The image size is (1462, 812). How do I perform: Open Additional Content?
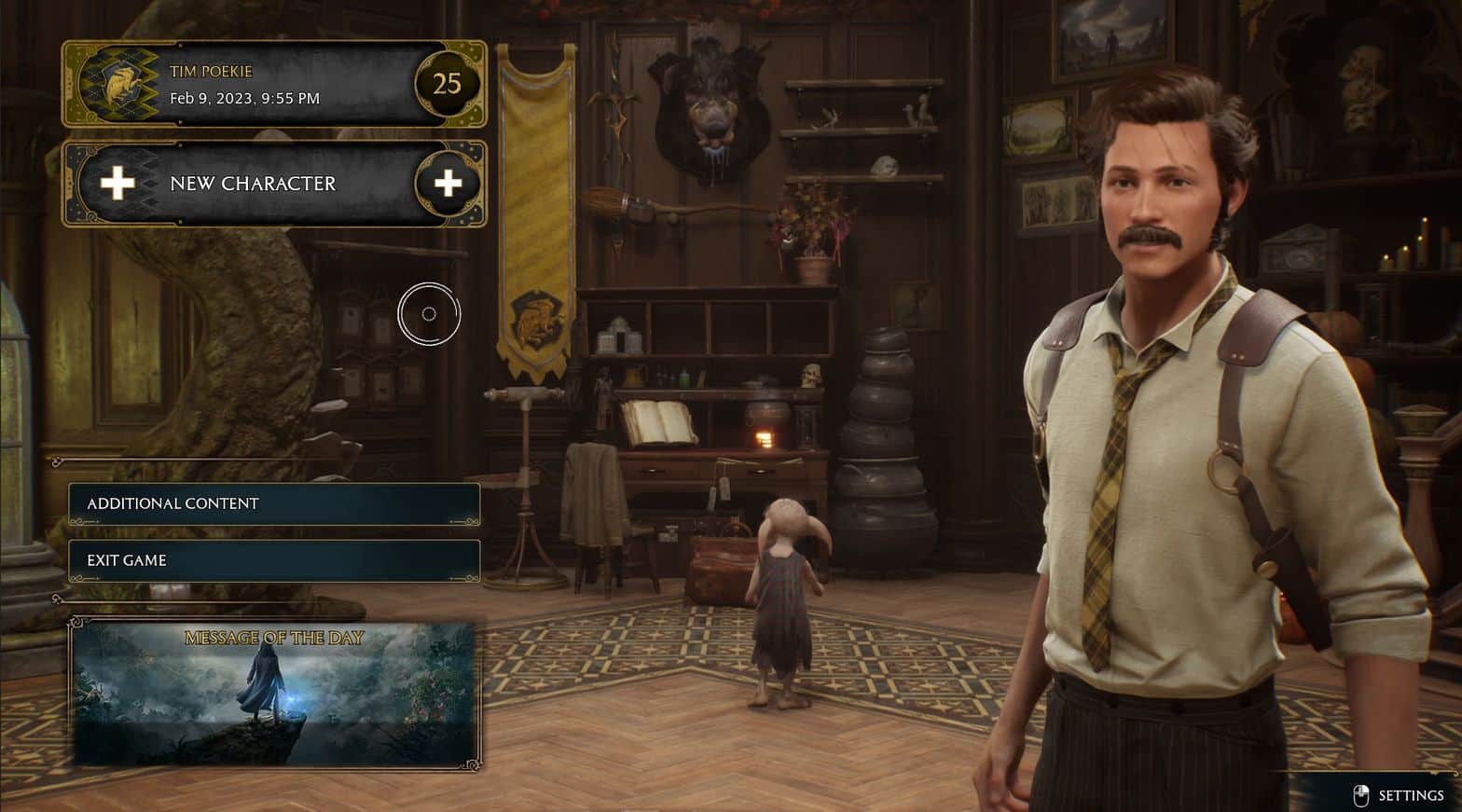click(x=273, y=503)
